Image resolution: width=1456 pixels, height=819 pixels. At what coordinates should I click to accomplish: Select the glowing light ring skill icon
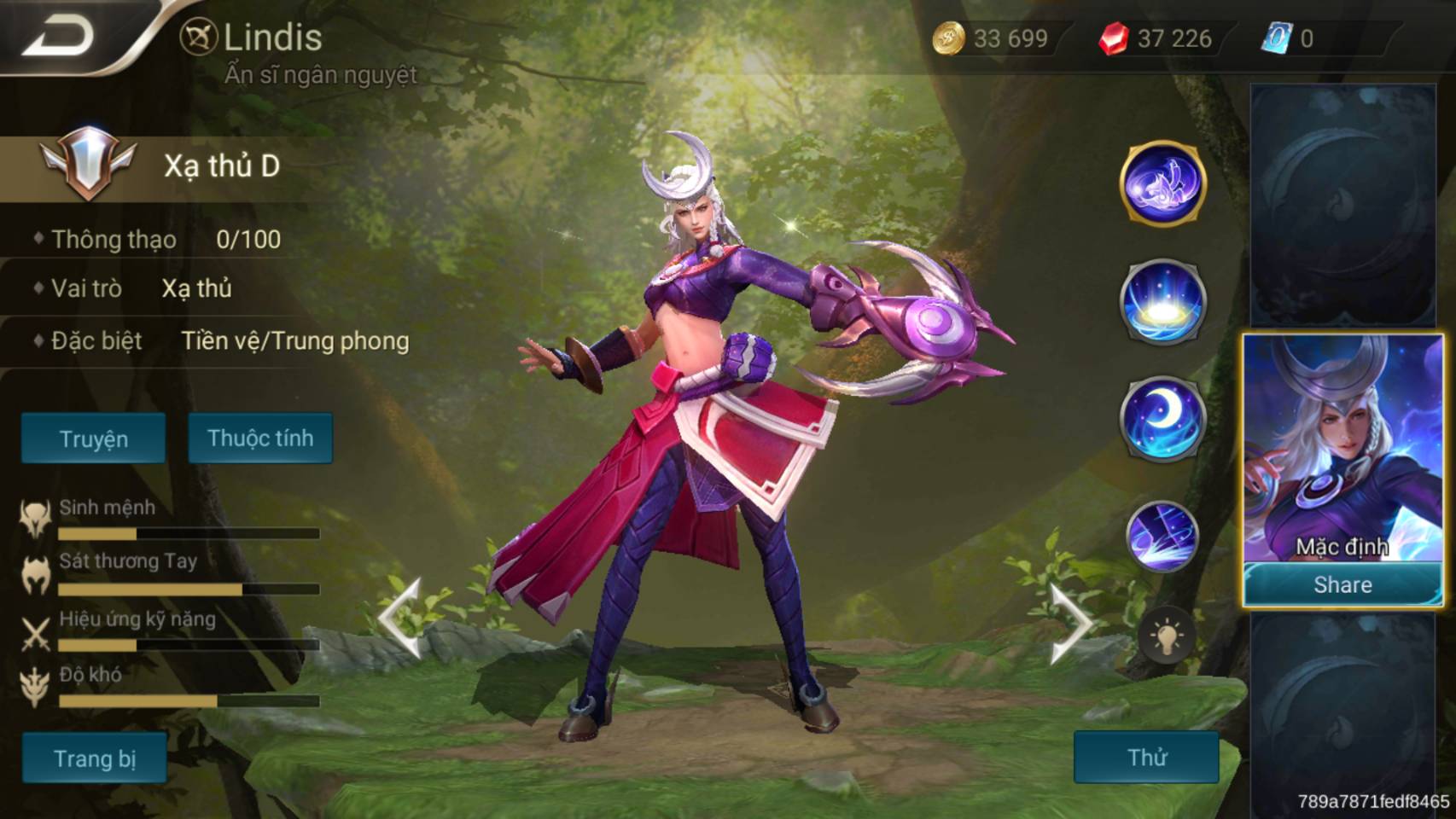pyautogui.click(x=1162, y=301)
